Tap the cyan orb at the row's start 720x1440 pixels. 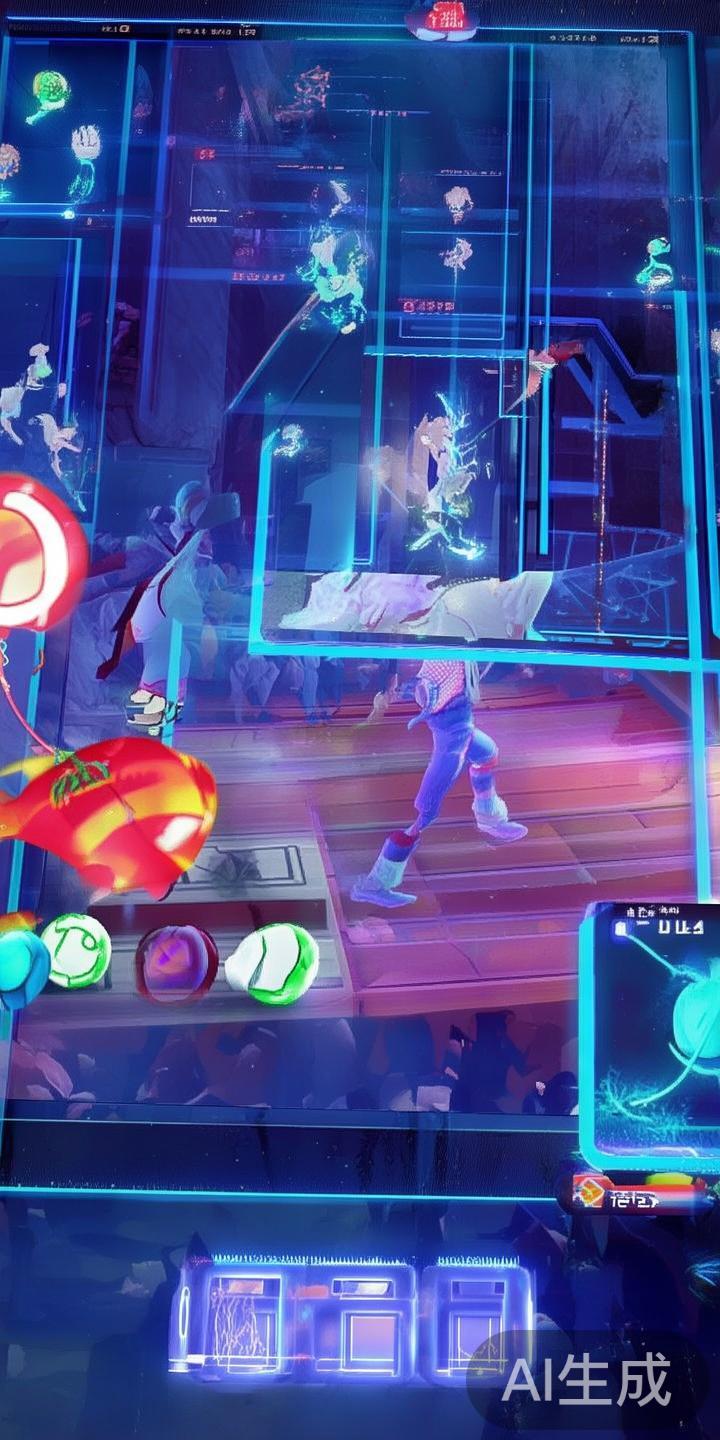pyautogui.click(x=22, y=968)
